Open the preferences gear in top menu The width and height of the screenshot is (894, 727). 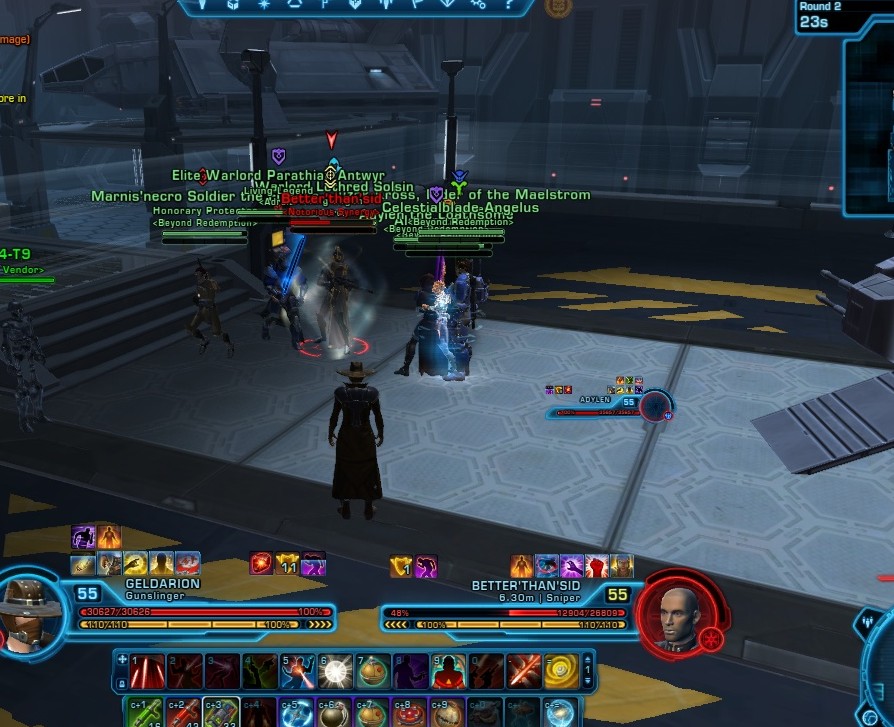478,5
